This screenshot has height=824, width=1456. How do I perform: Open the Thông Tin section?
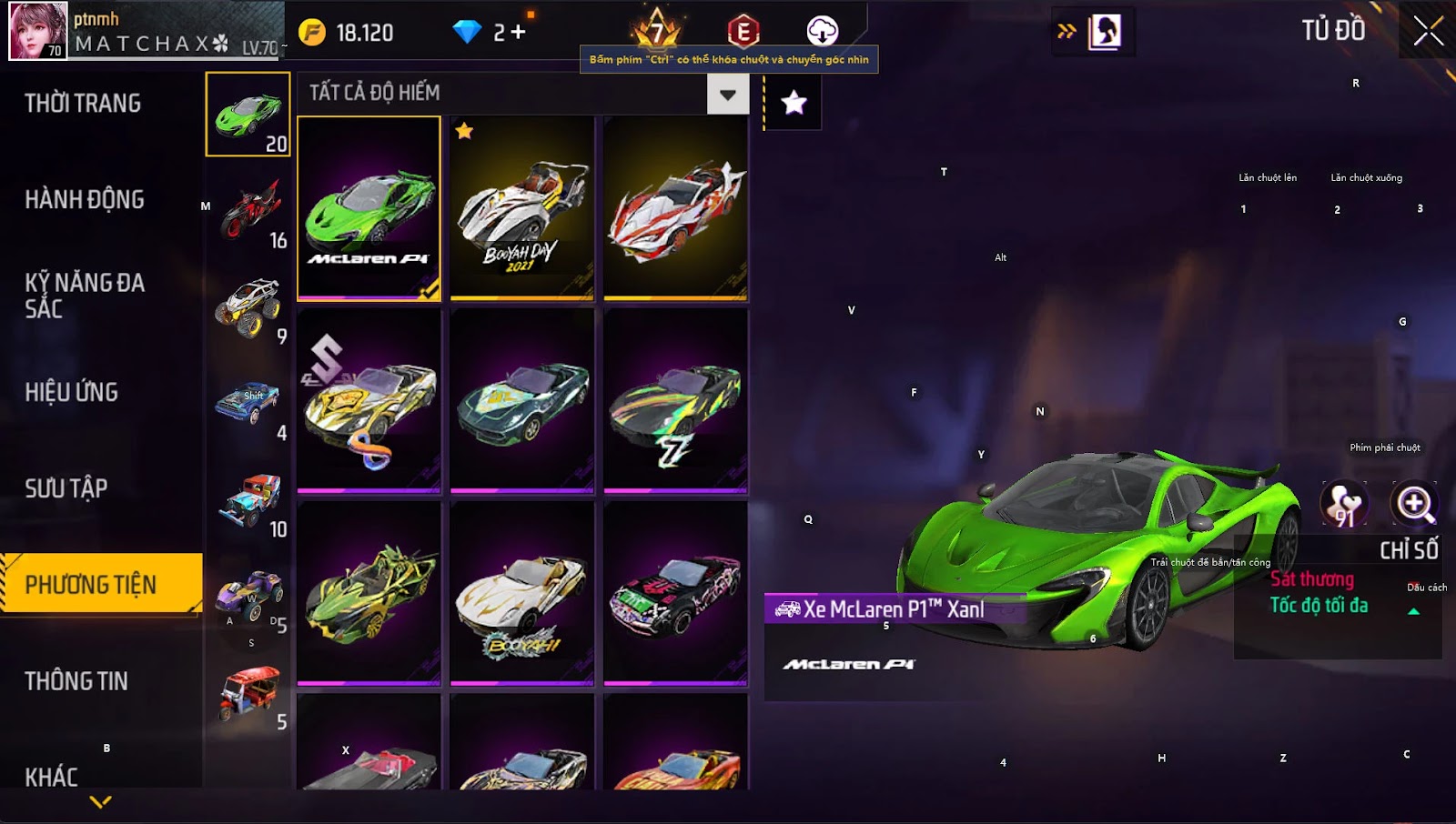[76, 681]
